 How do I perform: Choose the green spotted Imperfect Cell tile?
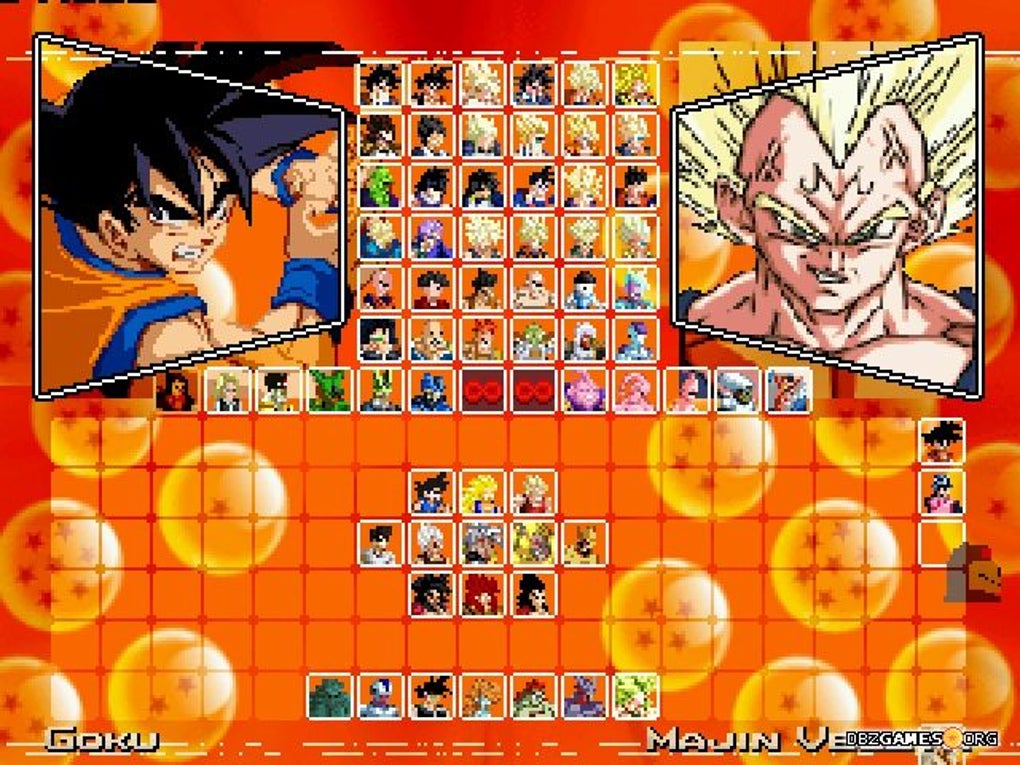coord(329,391)
